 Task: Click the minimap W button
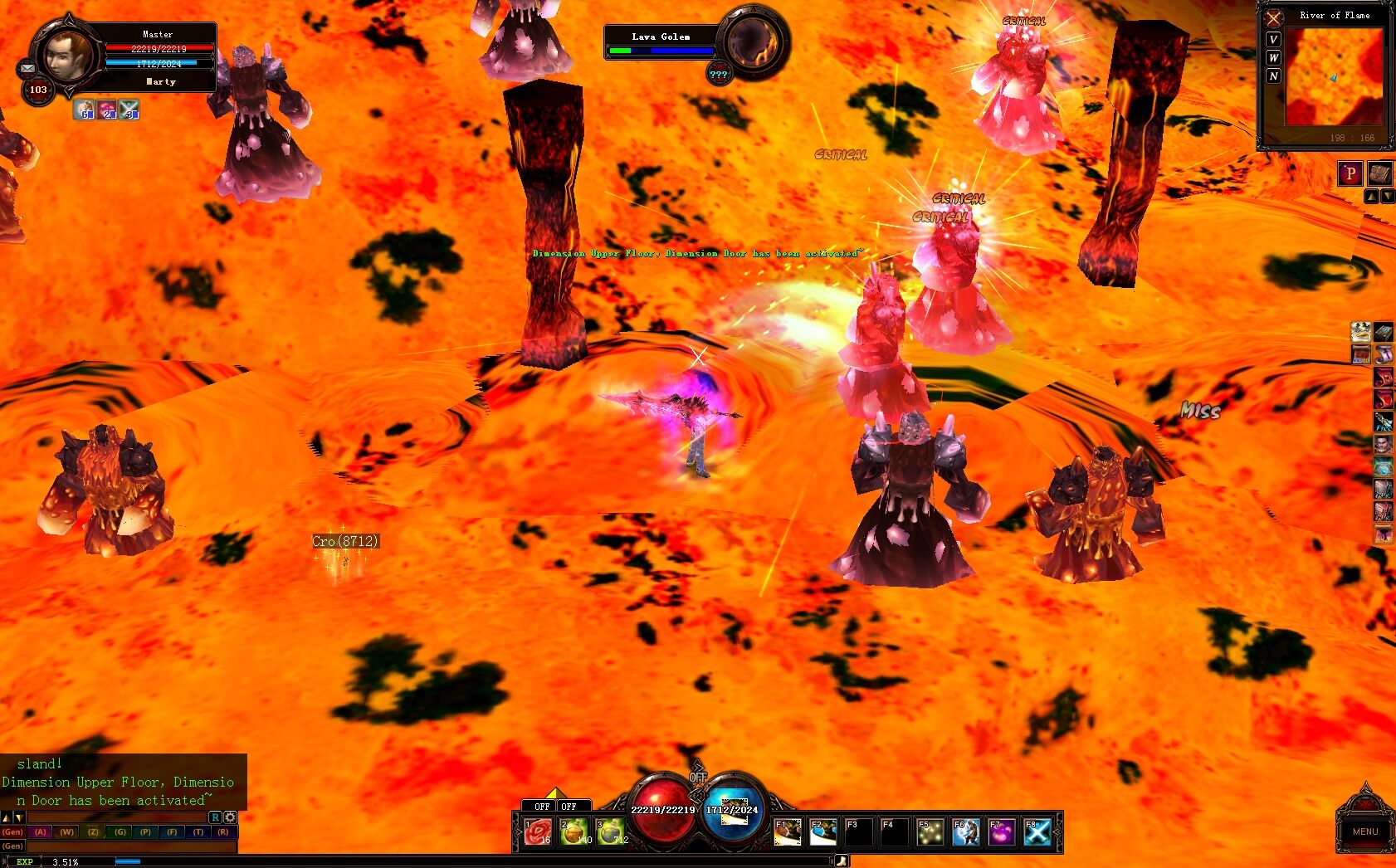(1273, 57)
